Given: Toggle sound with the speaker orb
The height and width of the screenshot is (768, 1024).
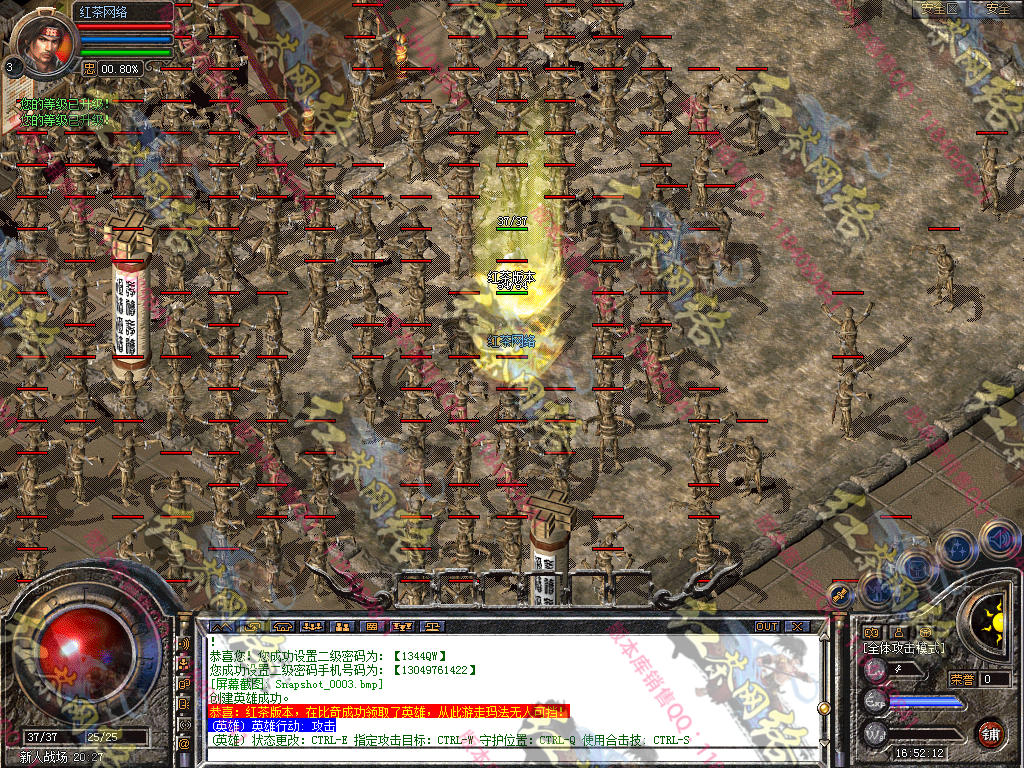Looking at the screenshot, I should click(x=997, y=539).
